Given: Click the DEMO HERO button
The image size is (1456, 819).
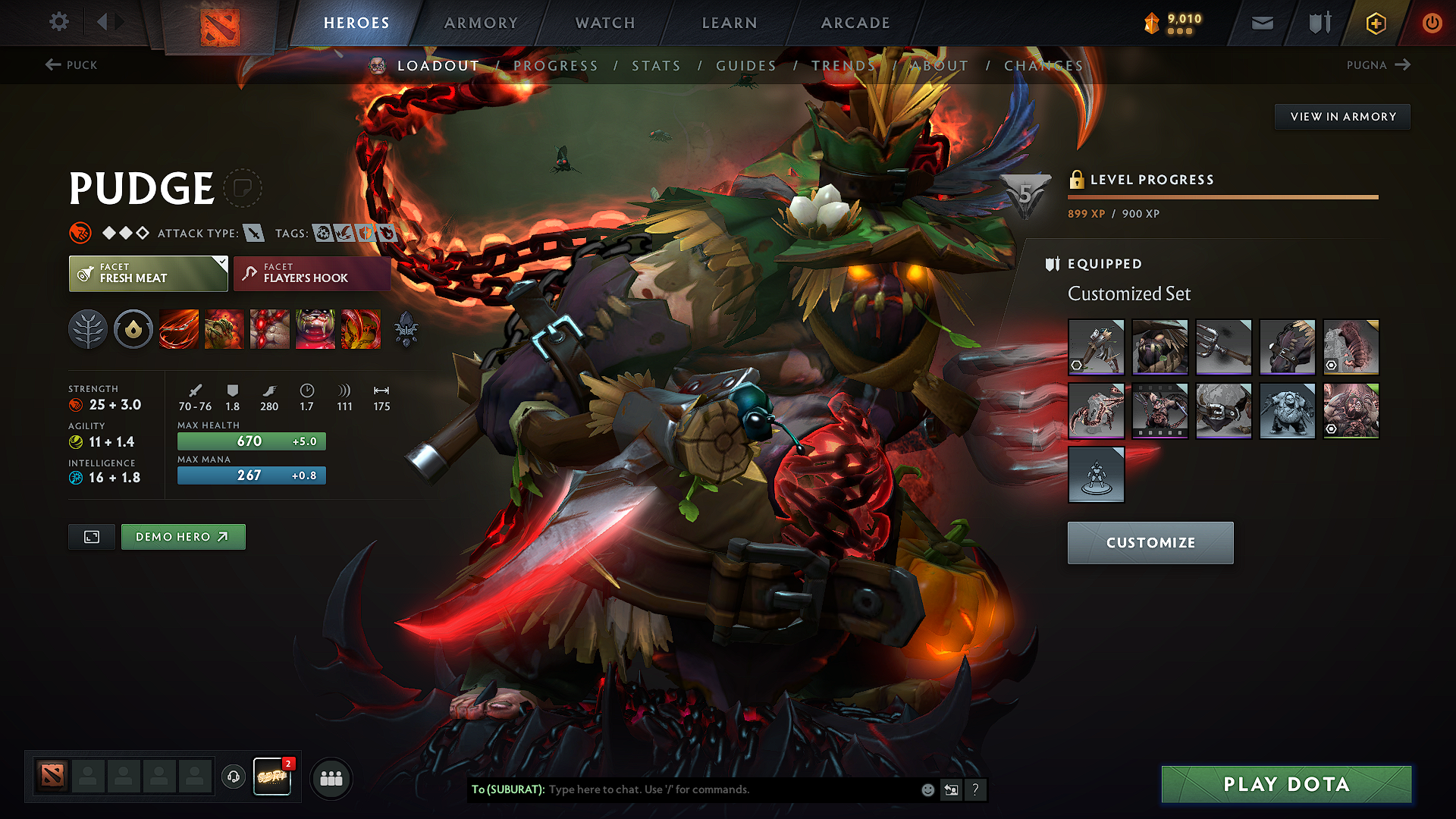Looking at the screenshot, I should coord(183,536).
